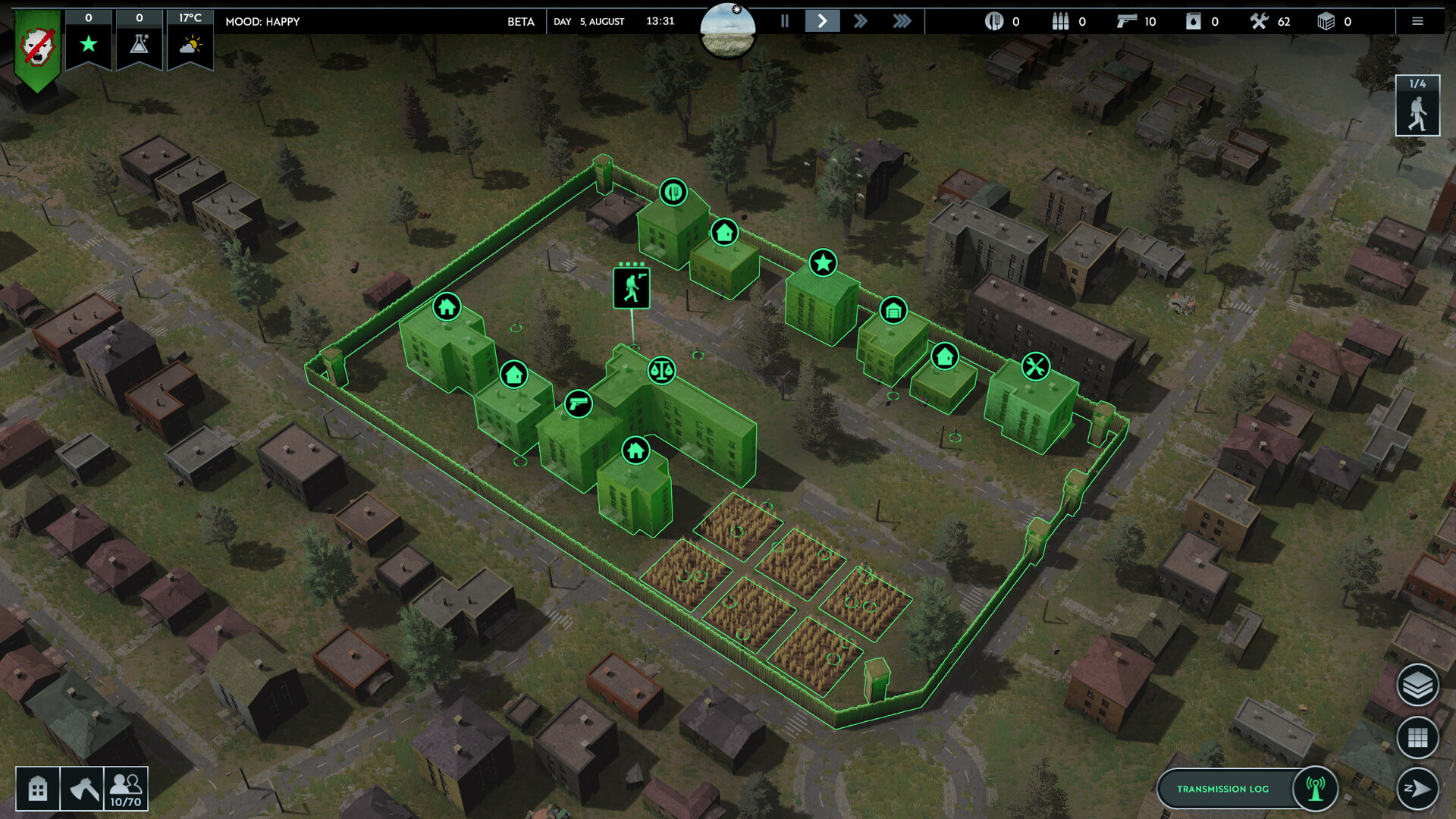Click the MOOD: HAPPY status bar

[x=262, y=22]
